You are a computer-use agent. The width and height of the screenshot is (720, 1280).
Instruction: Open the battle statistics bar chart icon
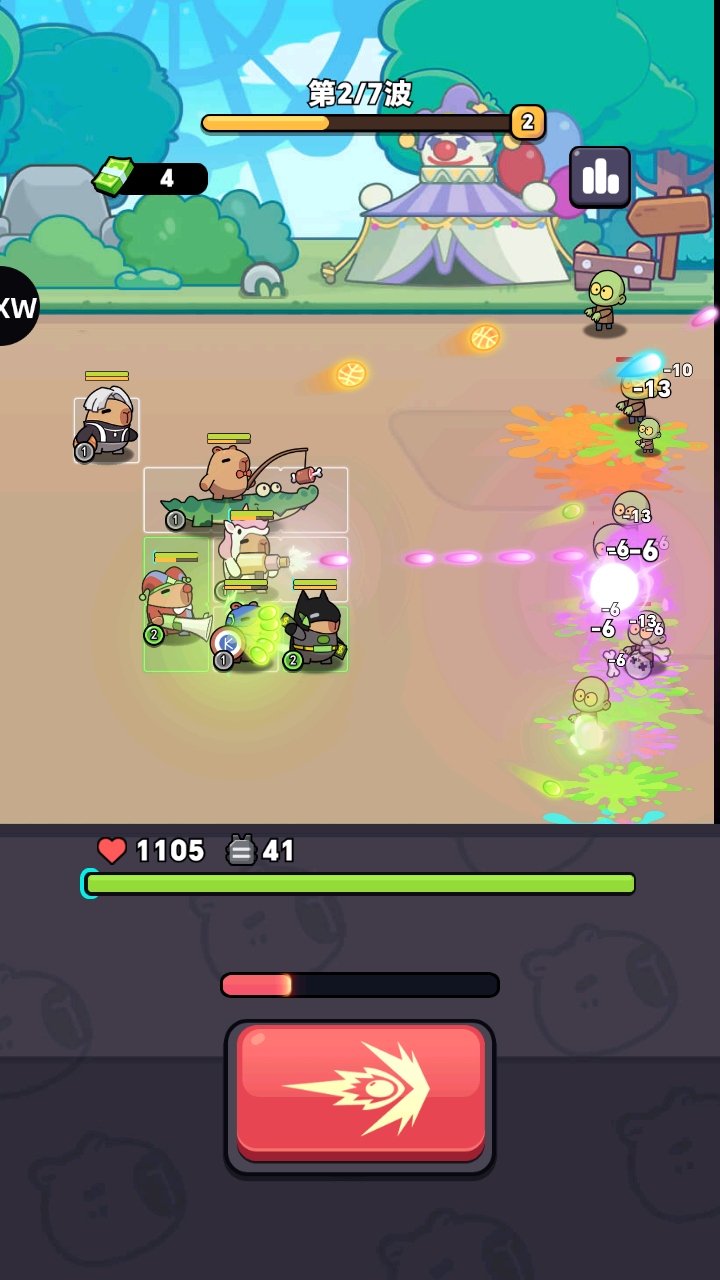point(599,177)
